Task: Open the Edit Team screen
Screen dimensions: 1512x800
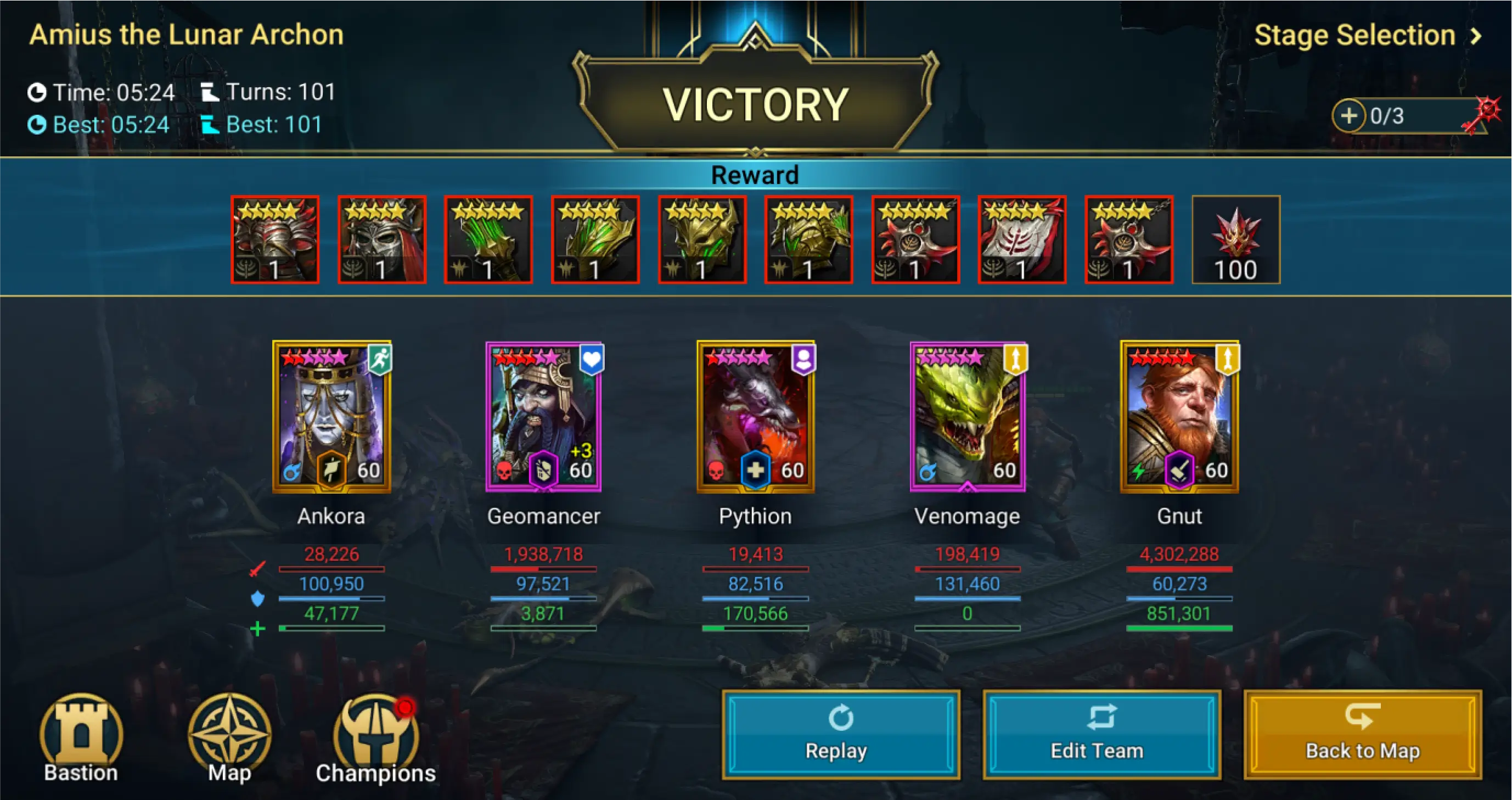Action: [1101, 734]
